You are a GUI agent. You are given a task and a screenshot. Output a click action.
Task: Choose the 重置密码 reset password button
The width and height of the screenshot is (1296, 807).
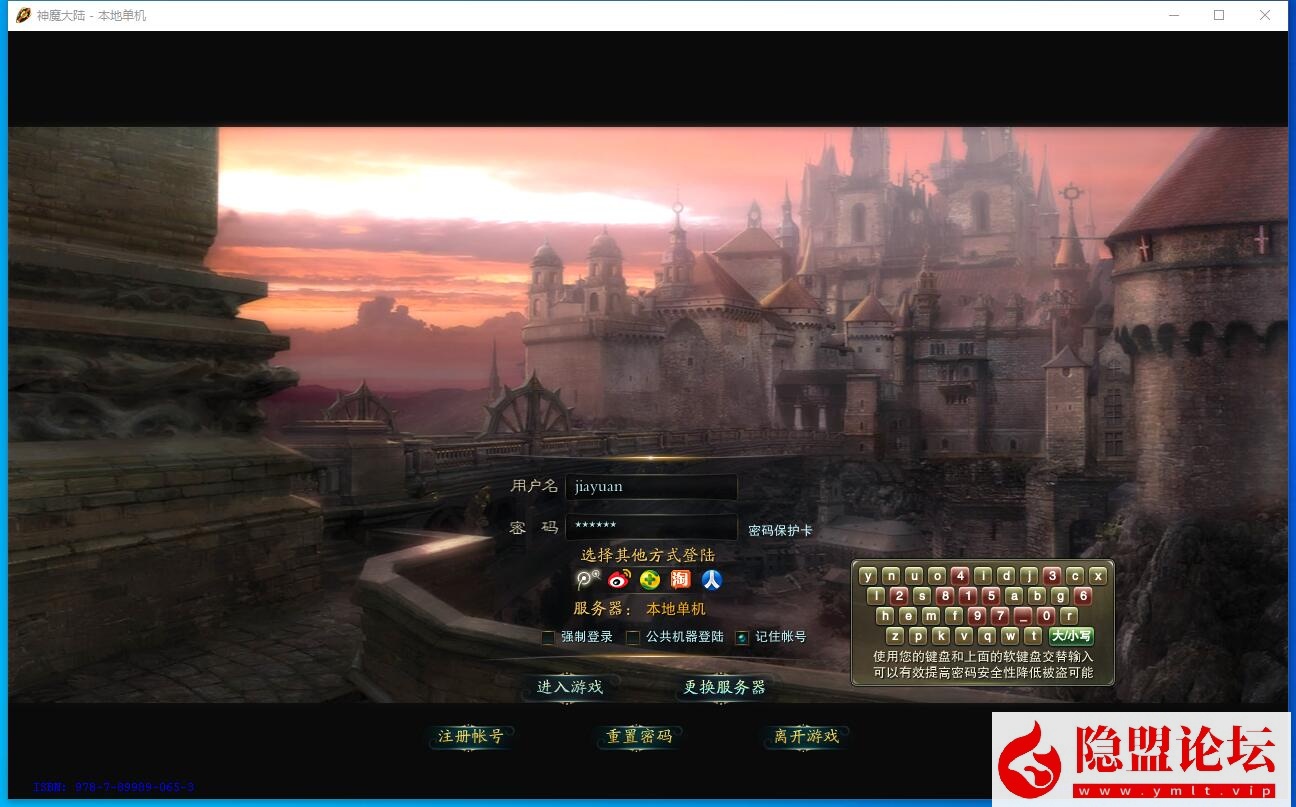coord(639,737)
